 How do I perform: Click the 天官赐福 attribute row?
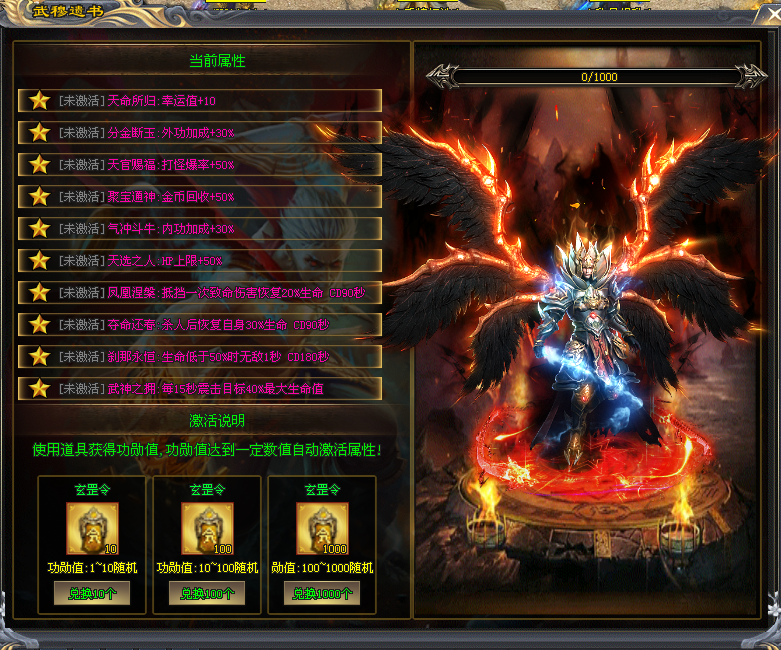pyautogui.click(x=200, y=164)
